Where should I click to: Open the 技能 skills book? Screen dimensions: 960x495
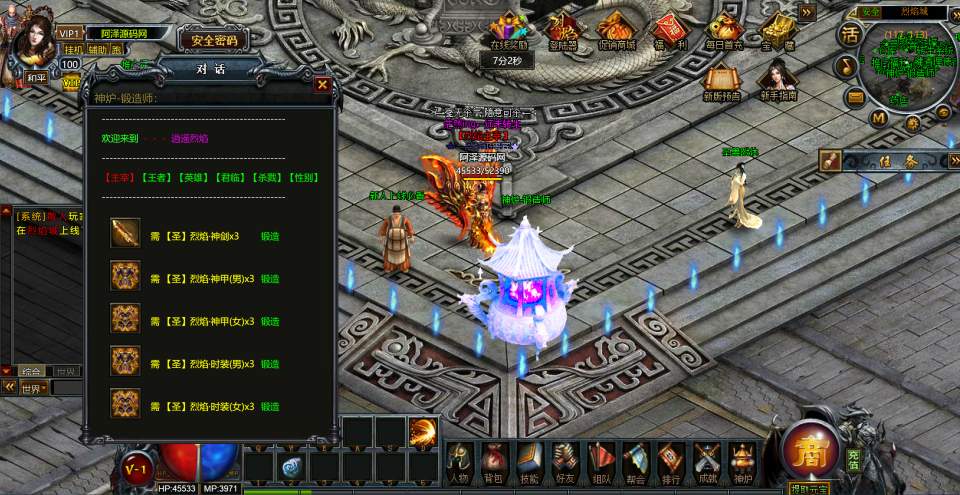(529, 462)
